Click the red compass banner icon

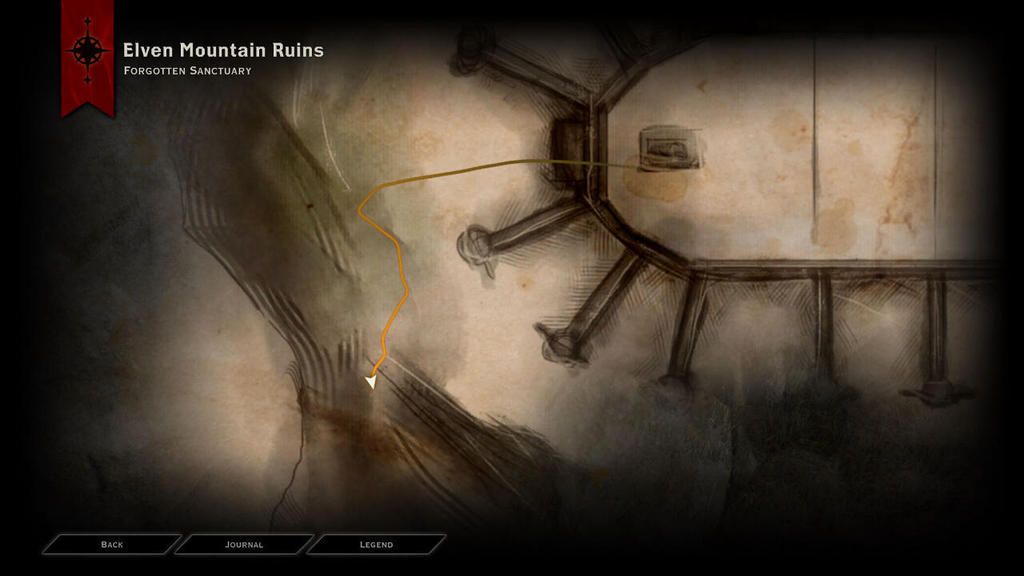click(x=87, y=52)
